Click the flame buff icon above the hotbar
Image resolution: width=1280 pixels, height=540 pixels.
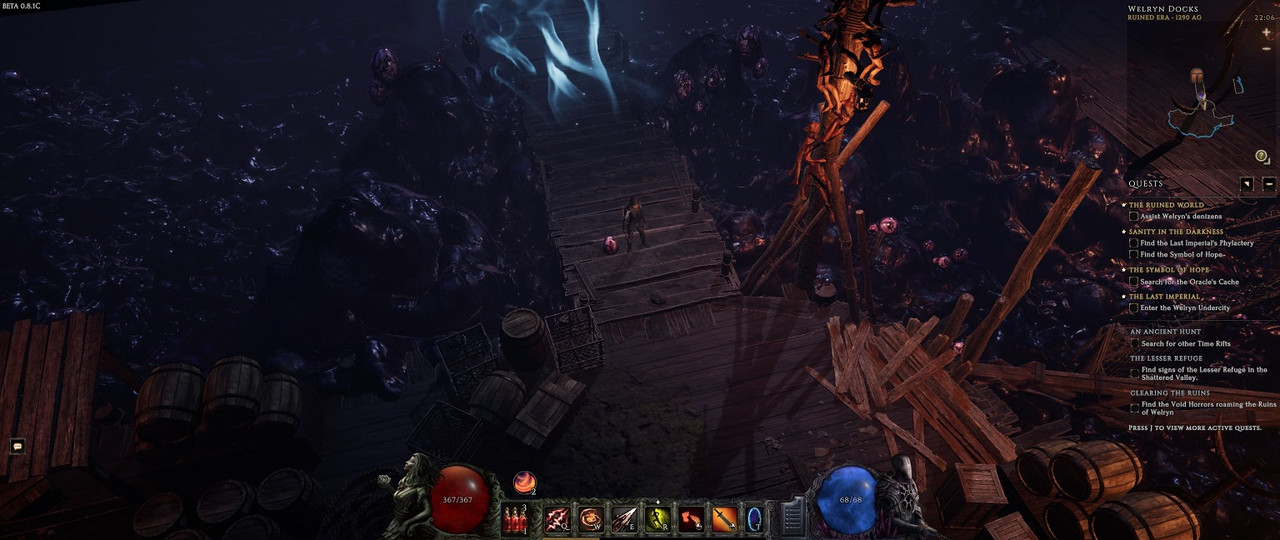tap(524, 483)
